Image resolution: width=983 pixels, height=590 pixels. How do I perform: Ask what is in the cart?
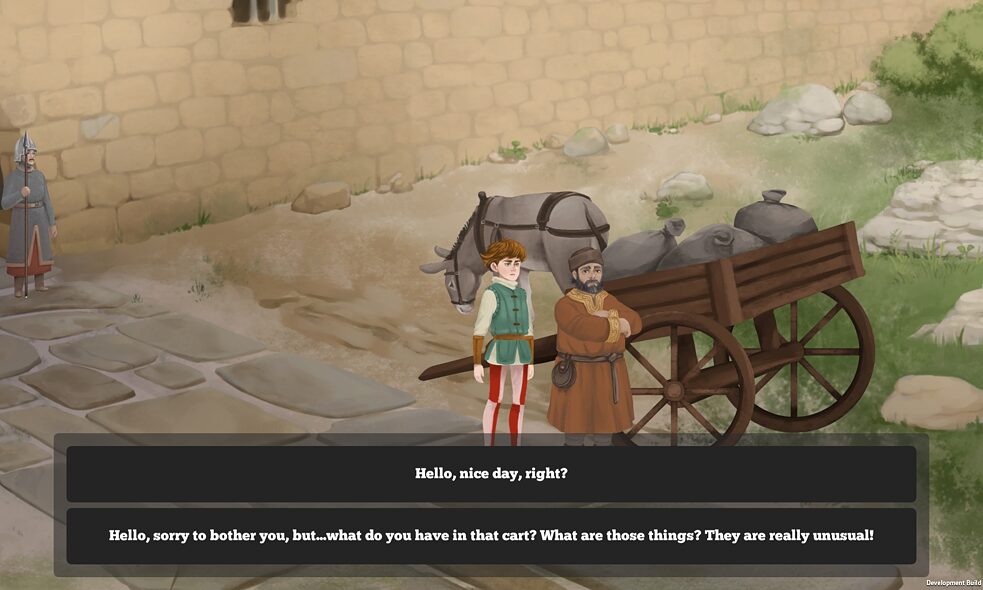point(491,536)
